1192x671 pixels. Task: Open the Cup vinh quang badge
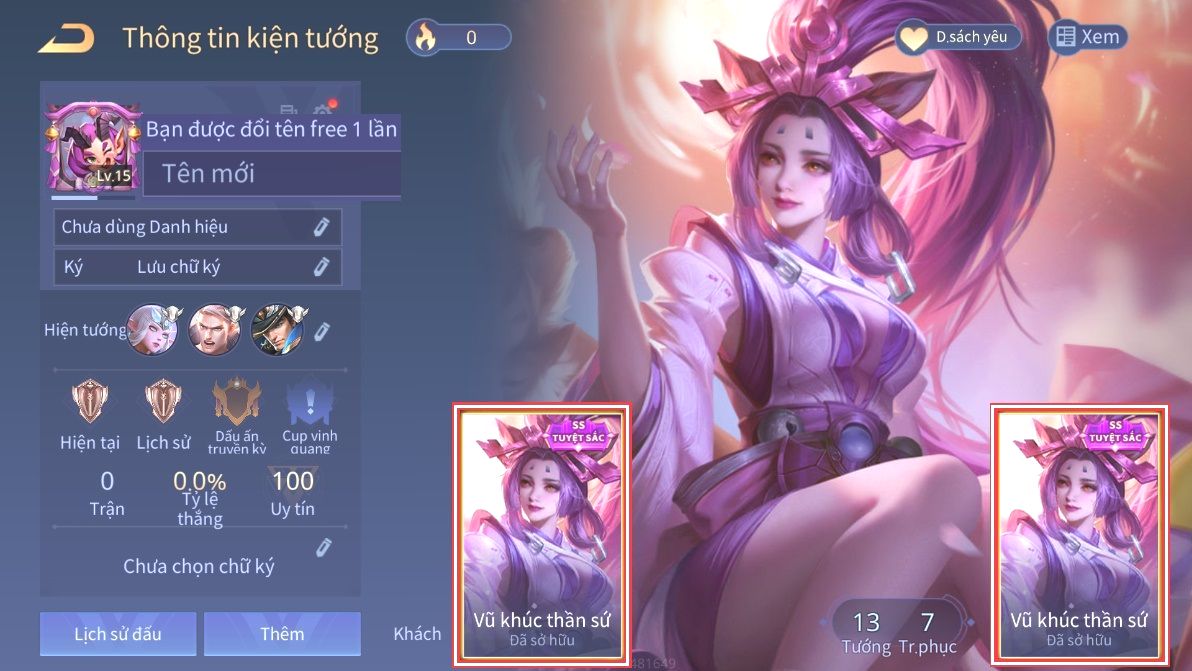pyautogui.click(x=309, y=402)
